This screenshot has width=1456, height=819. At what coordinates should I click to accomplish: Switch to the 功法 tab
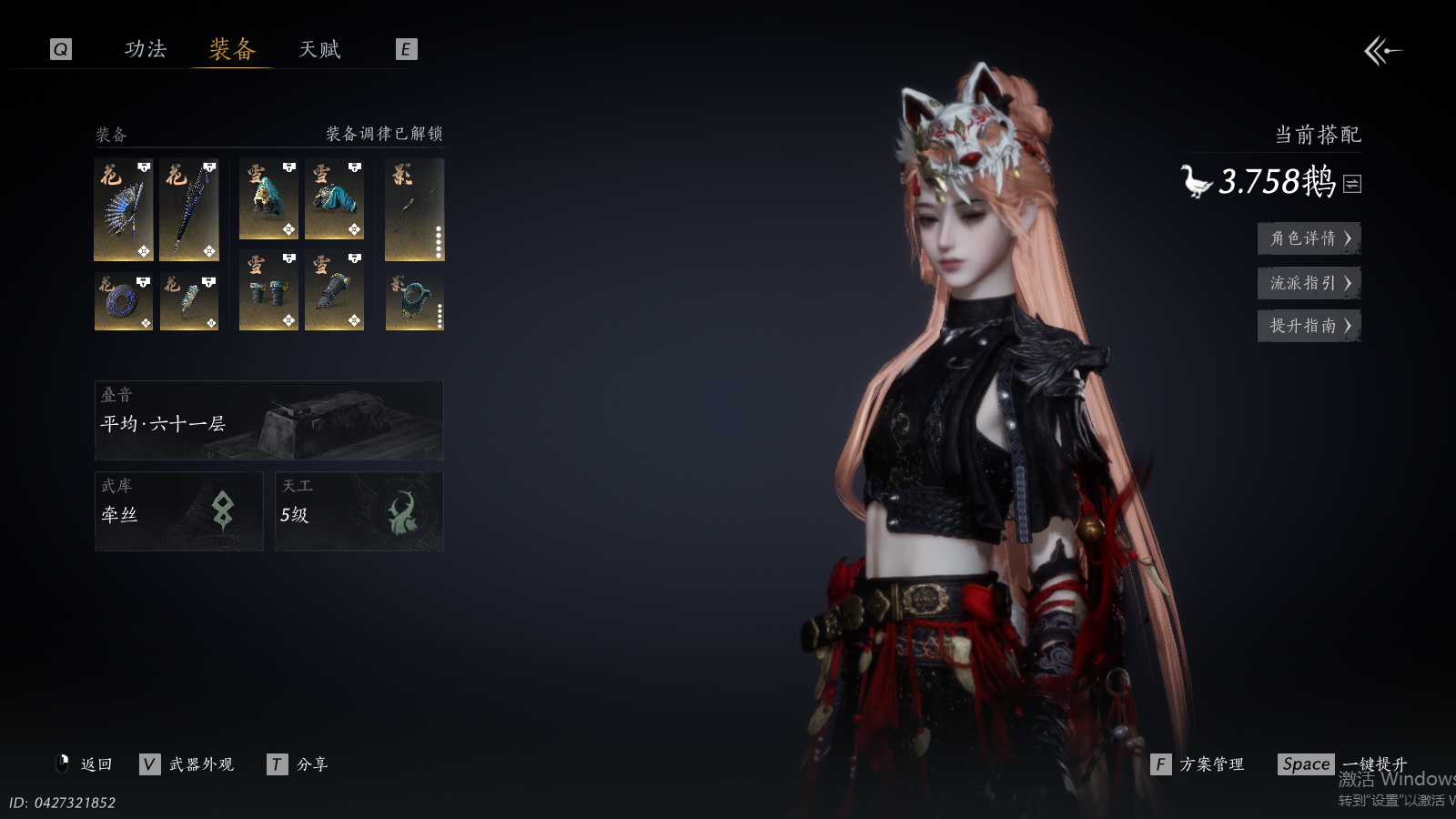click(146, 49)
